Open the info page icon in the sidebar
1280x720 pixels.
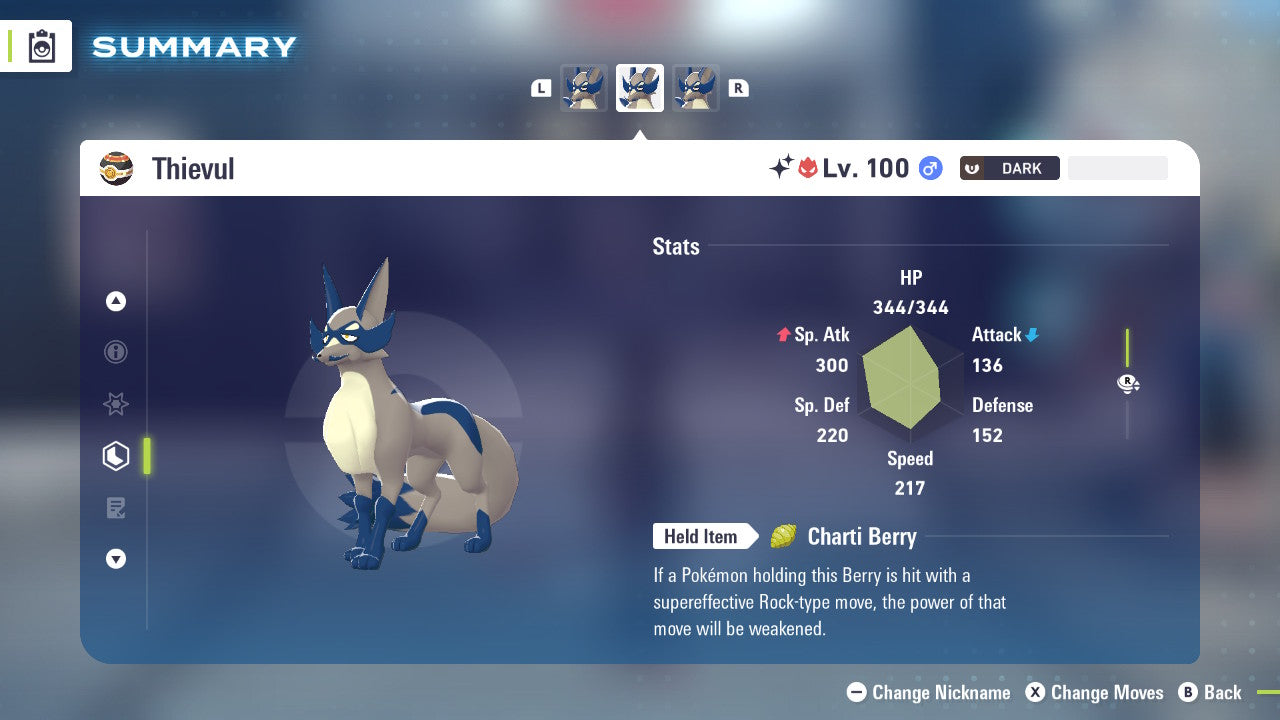(116, 352)
